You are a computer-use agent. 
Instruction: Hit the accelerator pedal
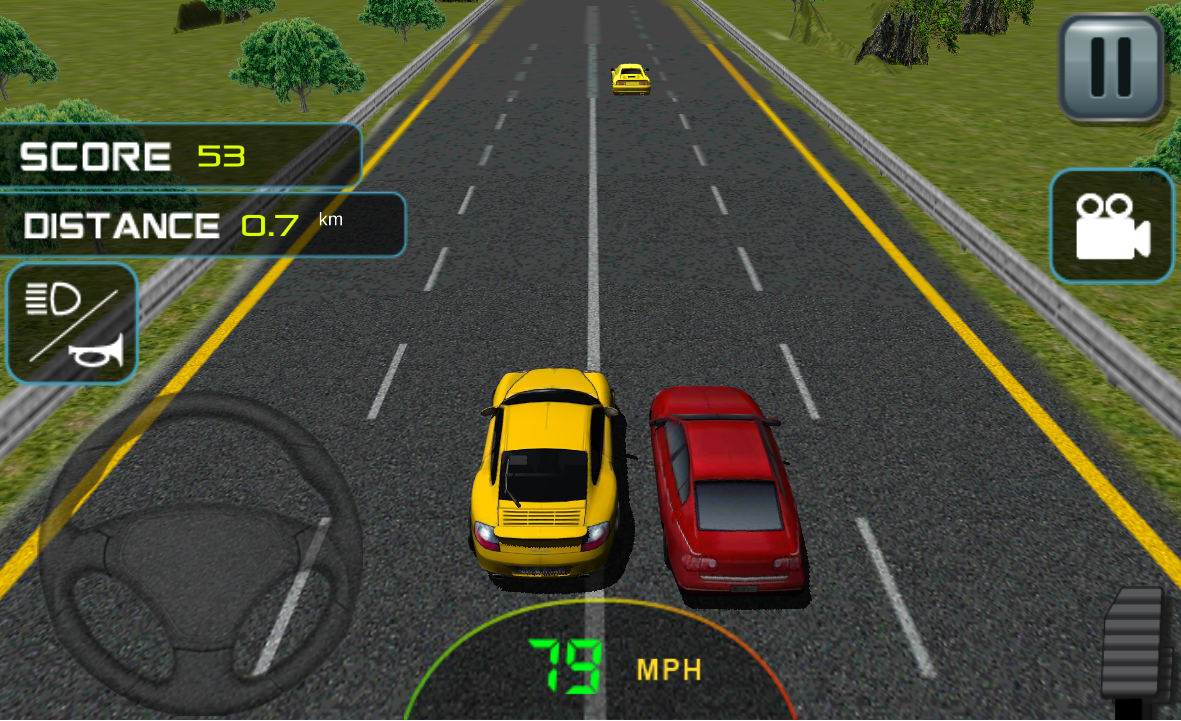pyautogui.click(x=1135, y=647)
